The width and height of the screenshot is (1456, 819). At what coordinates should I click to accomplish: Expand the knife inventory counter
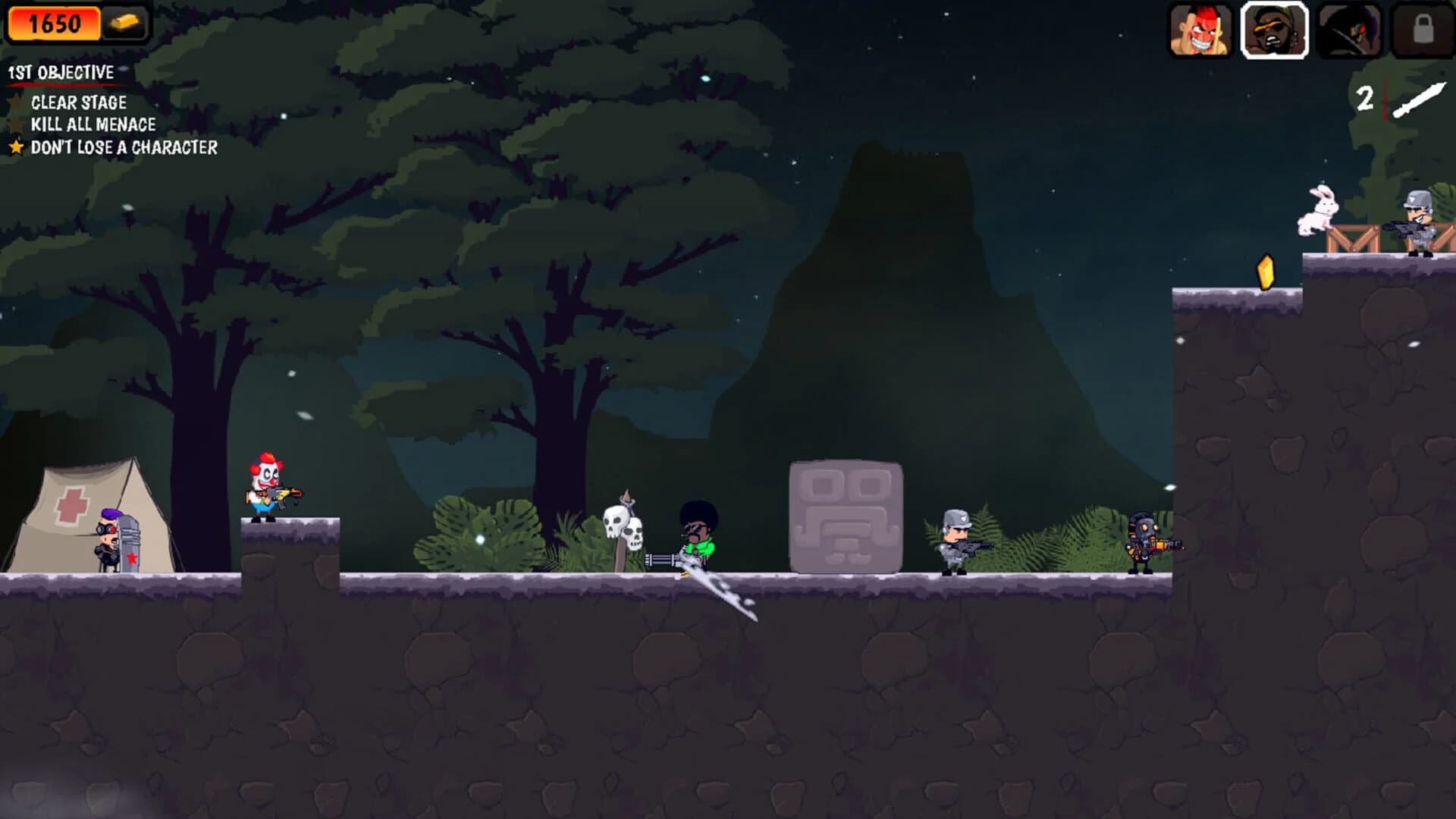tap(1366, 96)
